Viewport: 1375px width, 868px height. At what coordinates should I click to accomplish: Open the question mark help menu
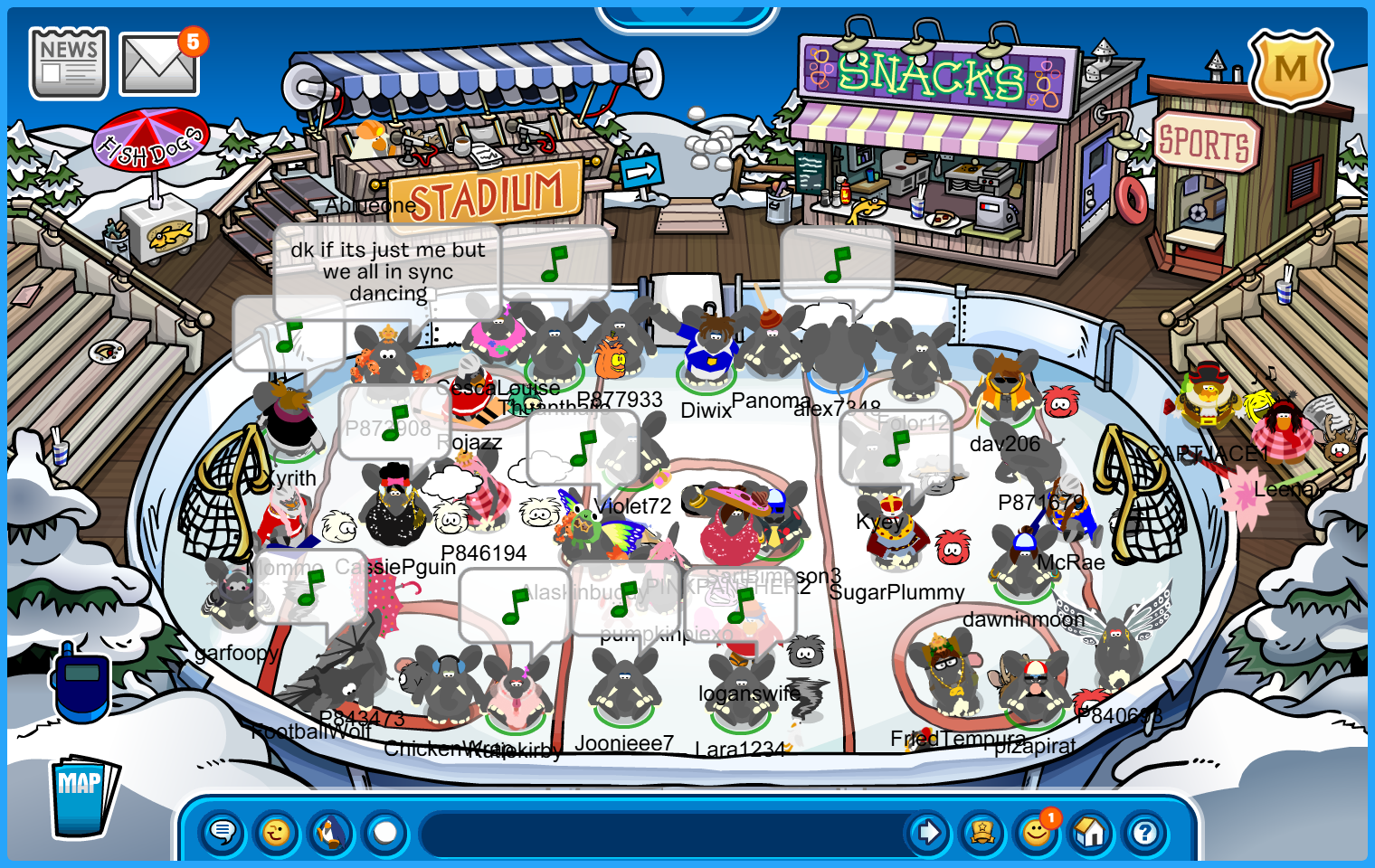[1145, 832]
